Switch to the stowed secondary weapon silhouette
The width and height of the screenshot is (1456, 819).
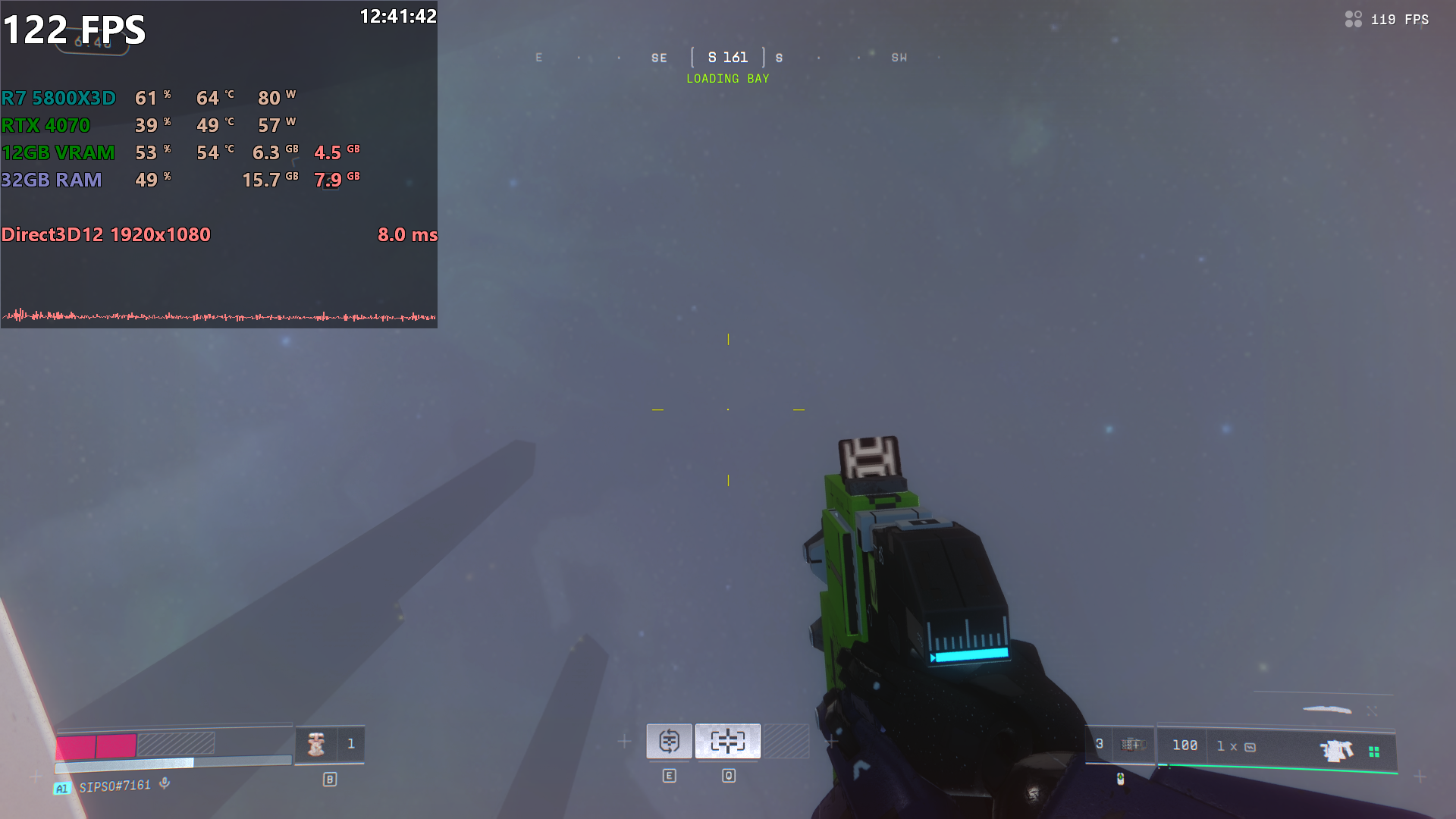[1327, 710]
